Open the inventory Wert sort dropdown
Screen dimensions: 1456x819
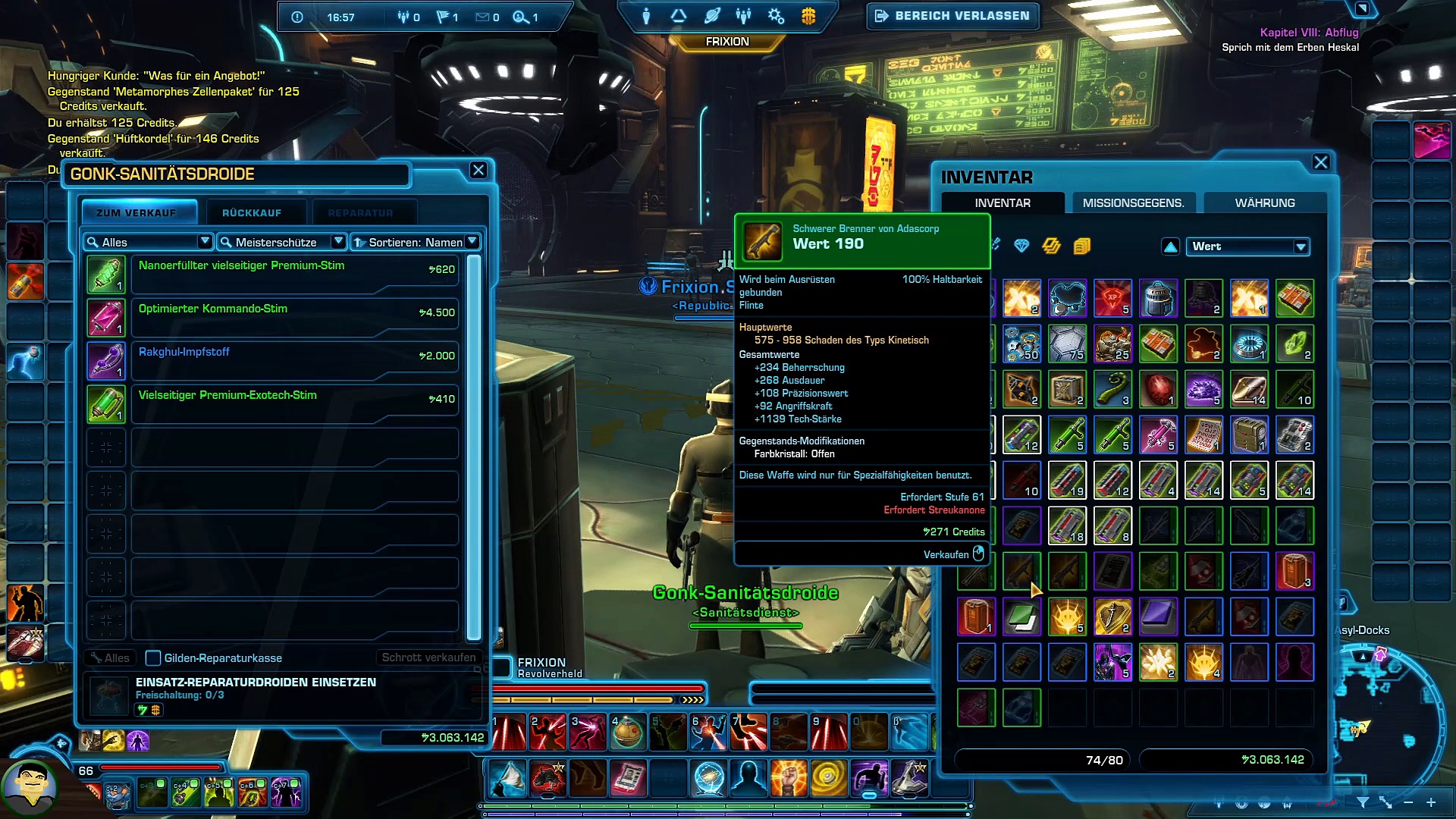point(1247,246)
